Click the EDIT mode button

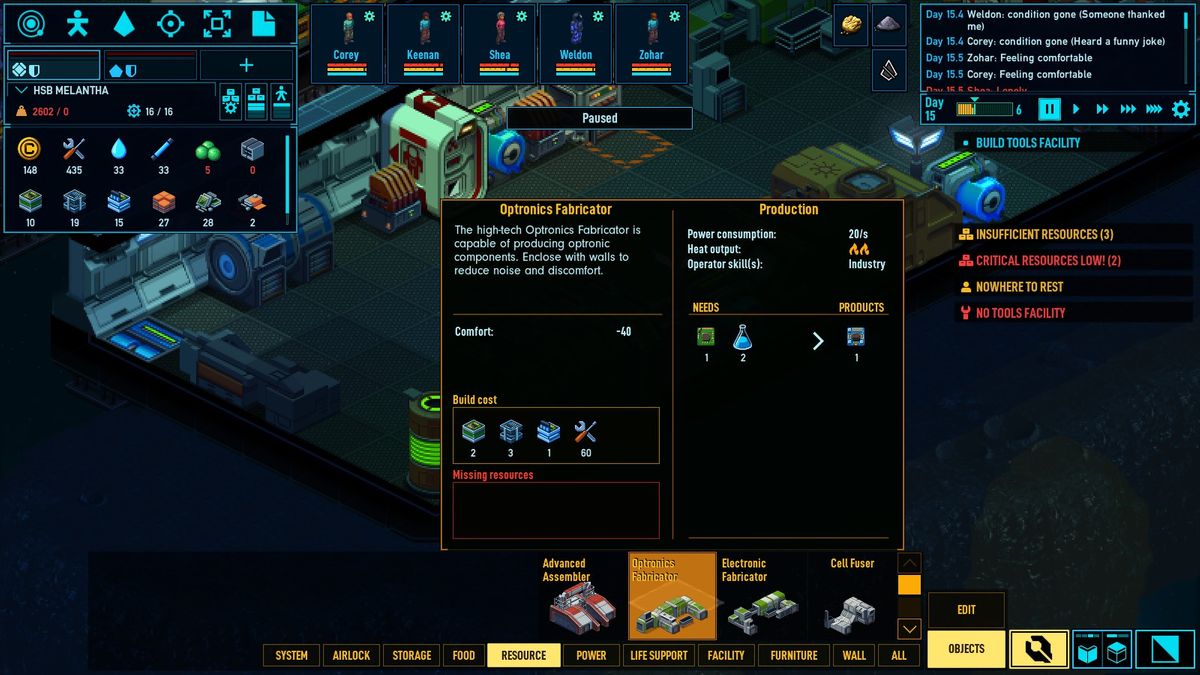[966, 610]
